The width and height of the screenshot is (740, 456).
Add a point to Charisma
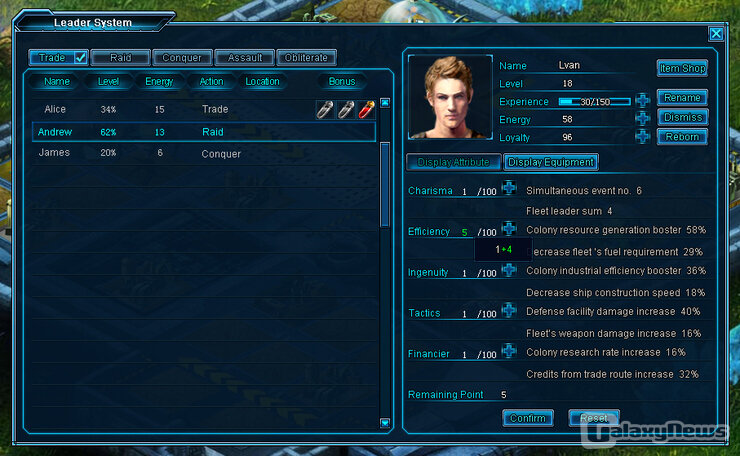[509, 189]
